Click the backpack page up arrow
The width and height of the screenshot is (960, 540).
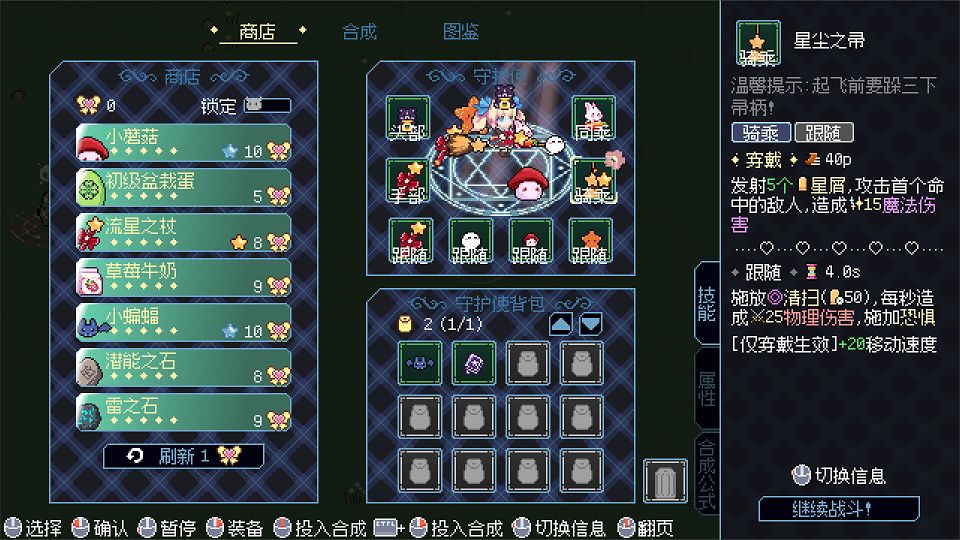click(x=561, y=324)
